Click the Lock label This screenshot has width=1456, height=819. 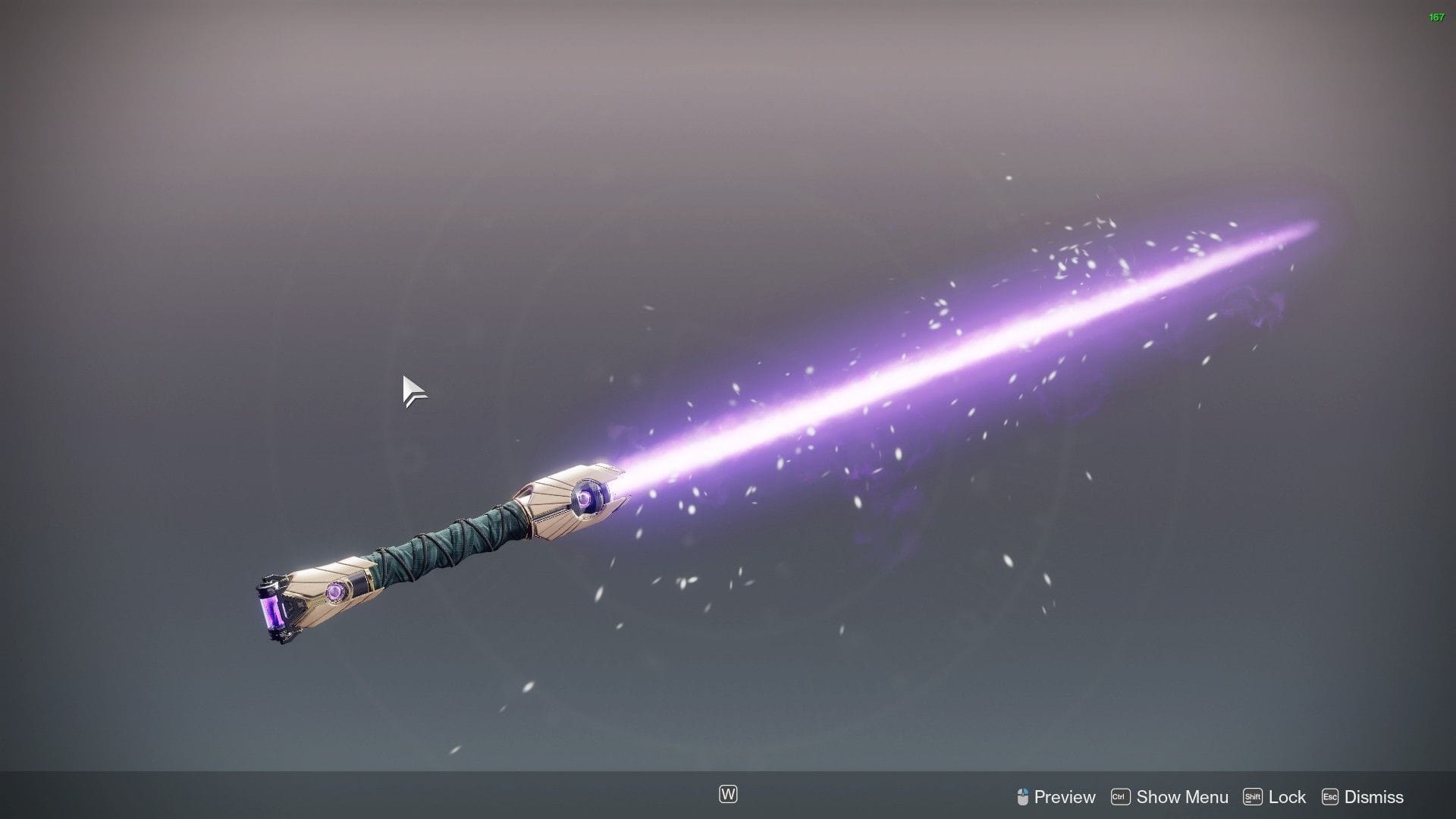1286,796
